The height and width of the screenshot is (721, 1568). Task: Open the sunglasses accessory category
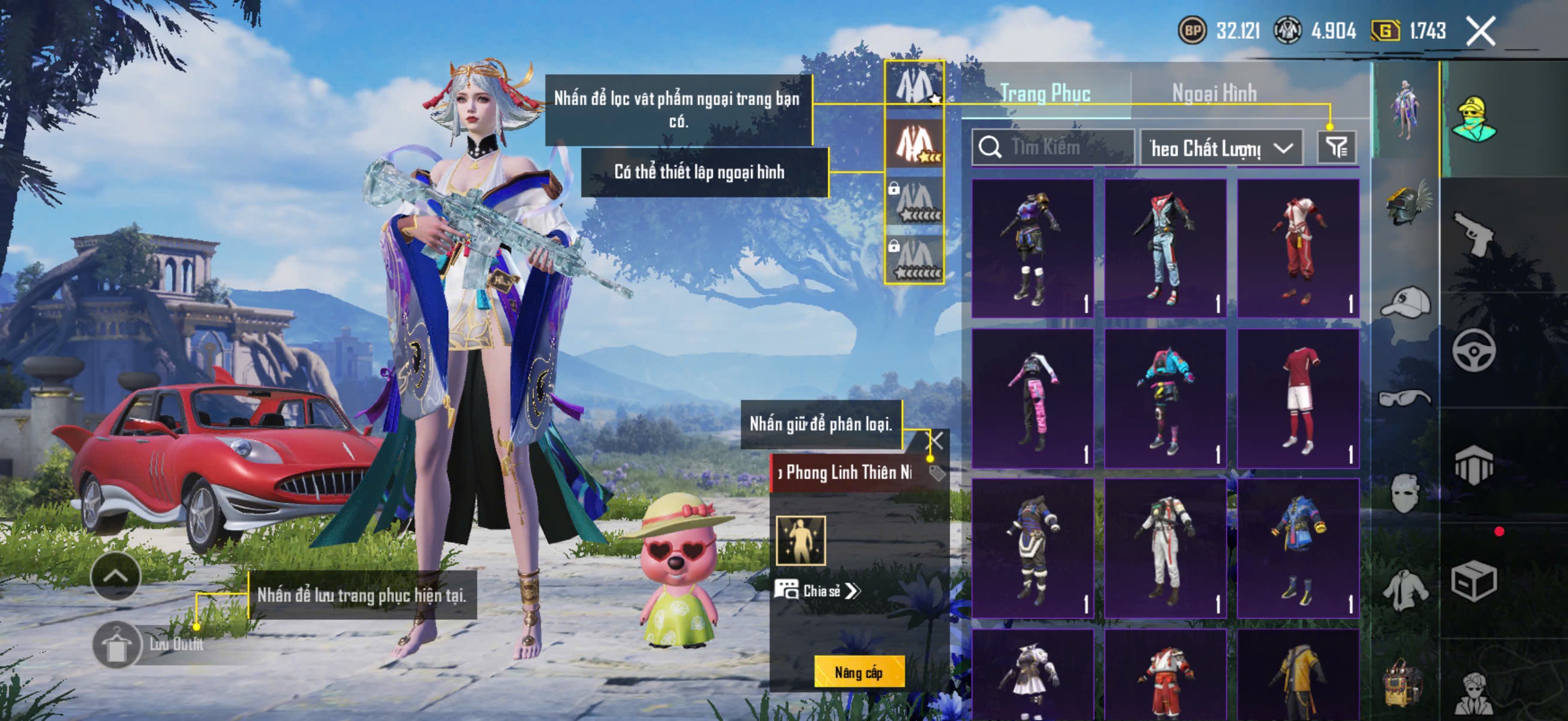(1405, 398)
